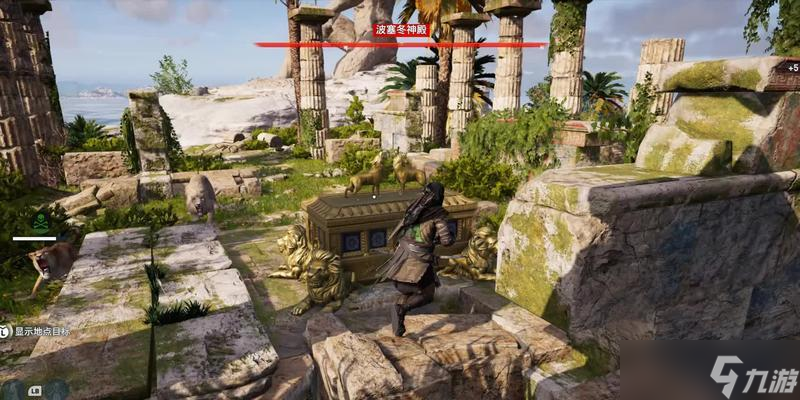Click the green skull crossbones enemy icon

(x=40, y=222)
